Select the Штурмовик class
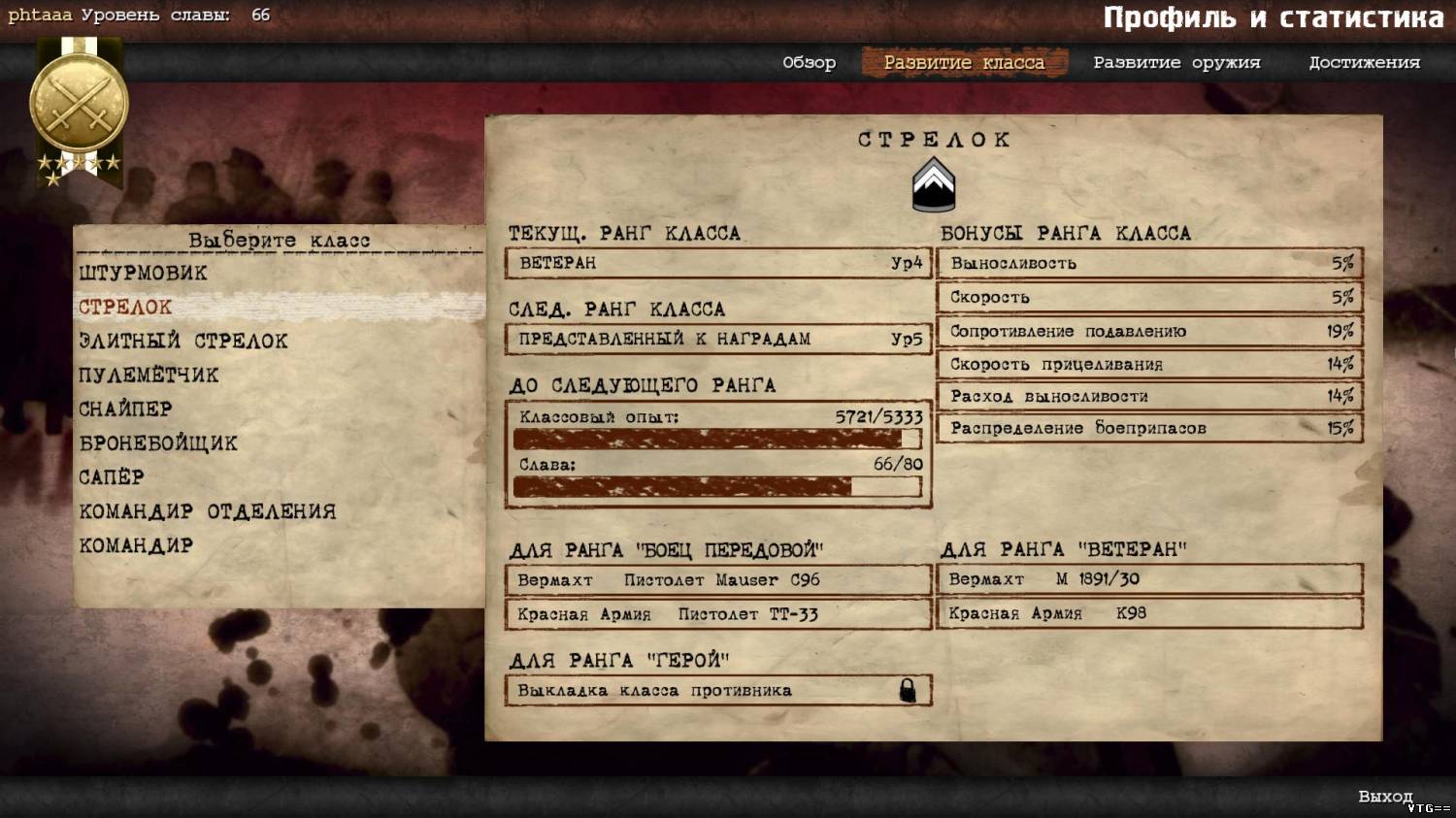 tap(143, 274)
